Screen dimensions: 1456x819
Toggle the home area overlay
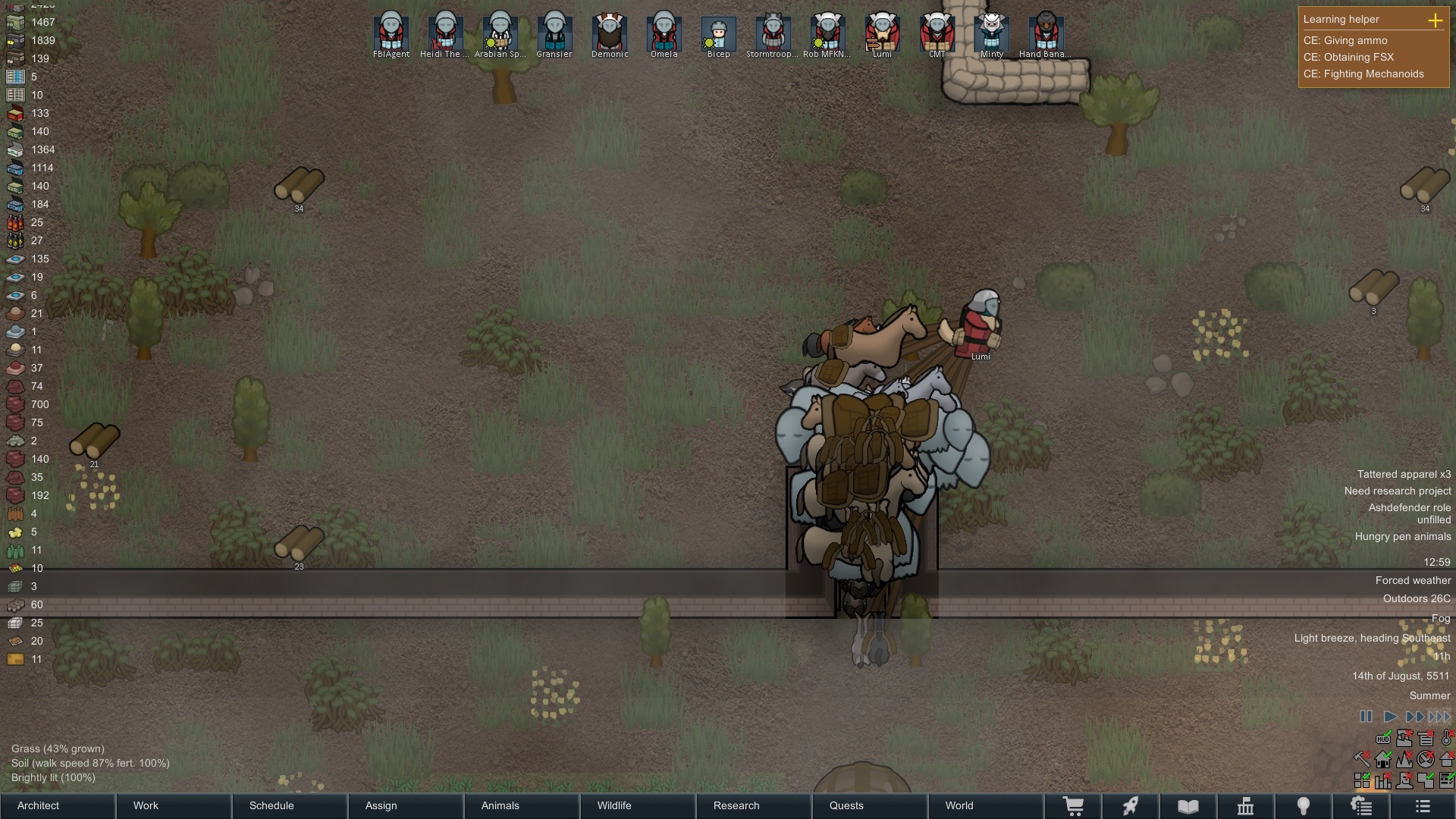tap(1383, 759)
